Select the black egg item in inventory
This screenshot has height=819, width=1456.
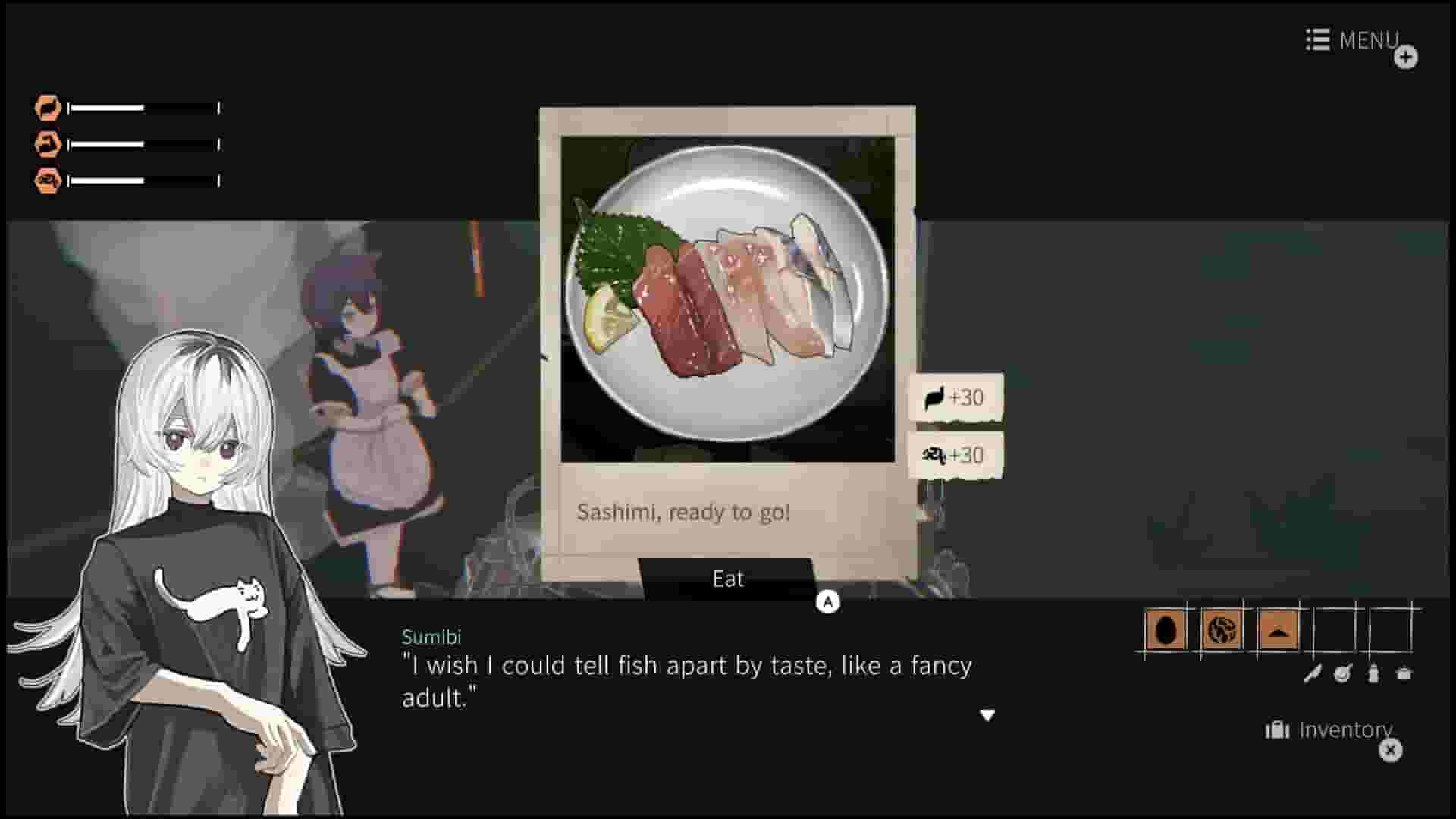pos(1165,630)
